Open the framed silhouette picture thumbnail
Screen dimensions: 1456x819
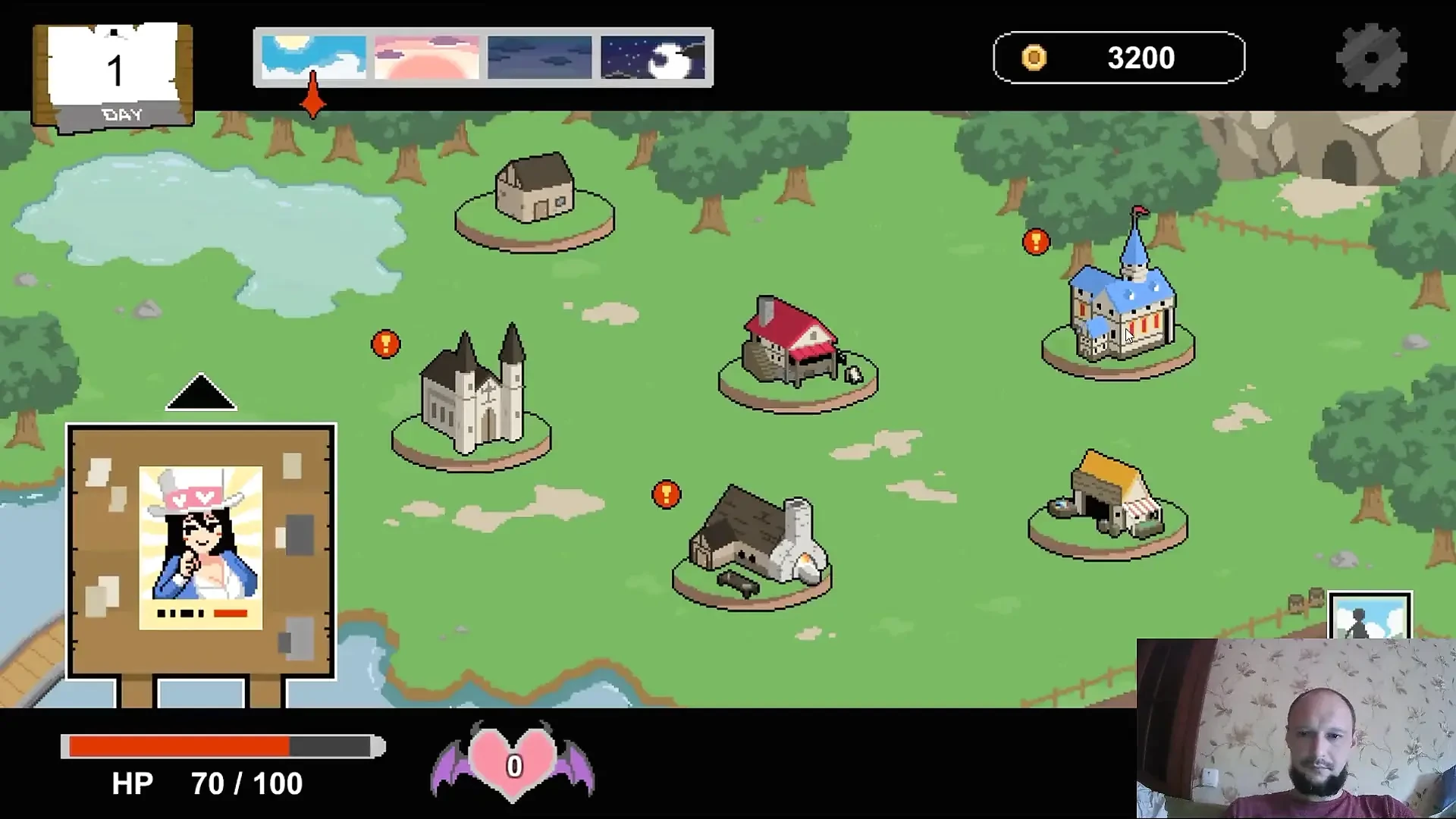(x=1370, y=616)
